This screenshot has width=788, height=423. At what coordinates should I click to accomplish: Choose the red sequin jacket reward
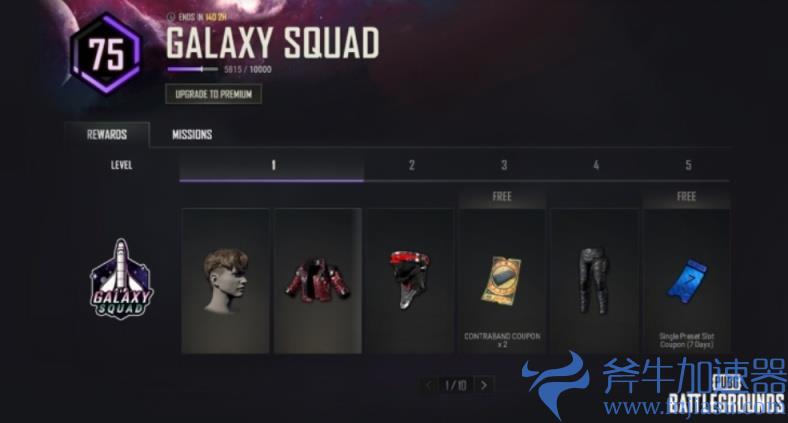(x=317, y=280)
